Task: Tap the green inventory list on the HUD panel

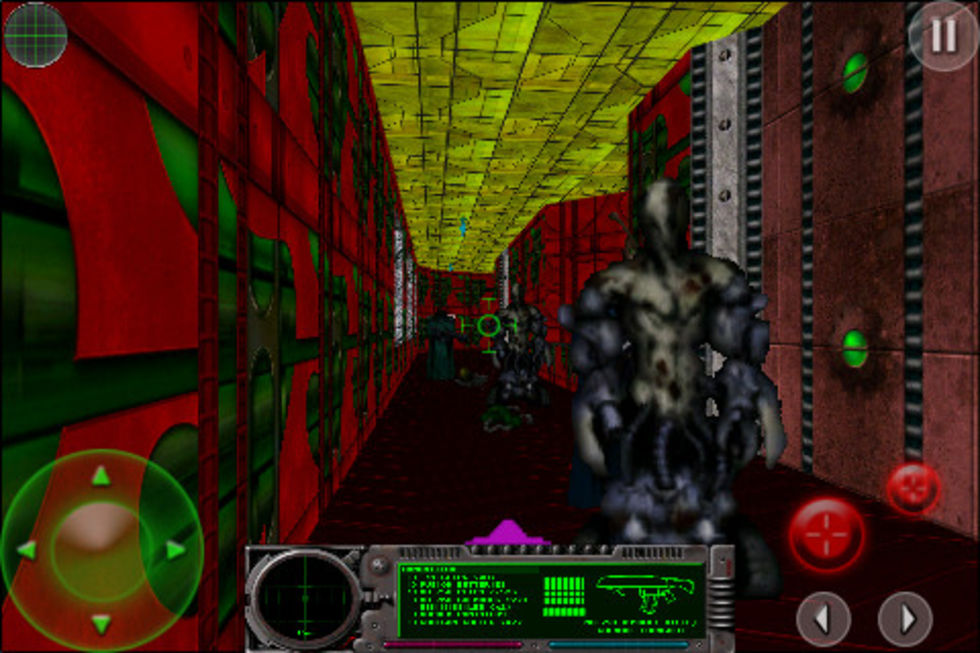Action: (466, 597)
